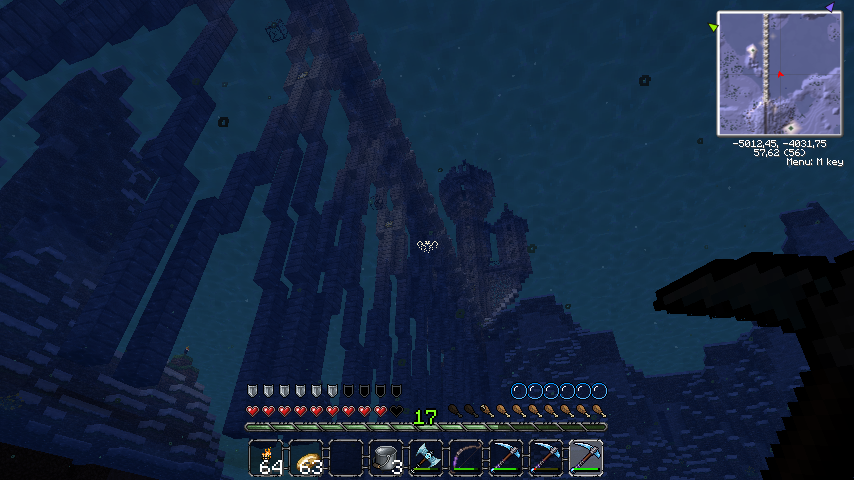Click the highlighted pickaxe hotbar slot

tap(586, 457)
